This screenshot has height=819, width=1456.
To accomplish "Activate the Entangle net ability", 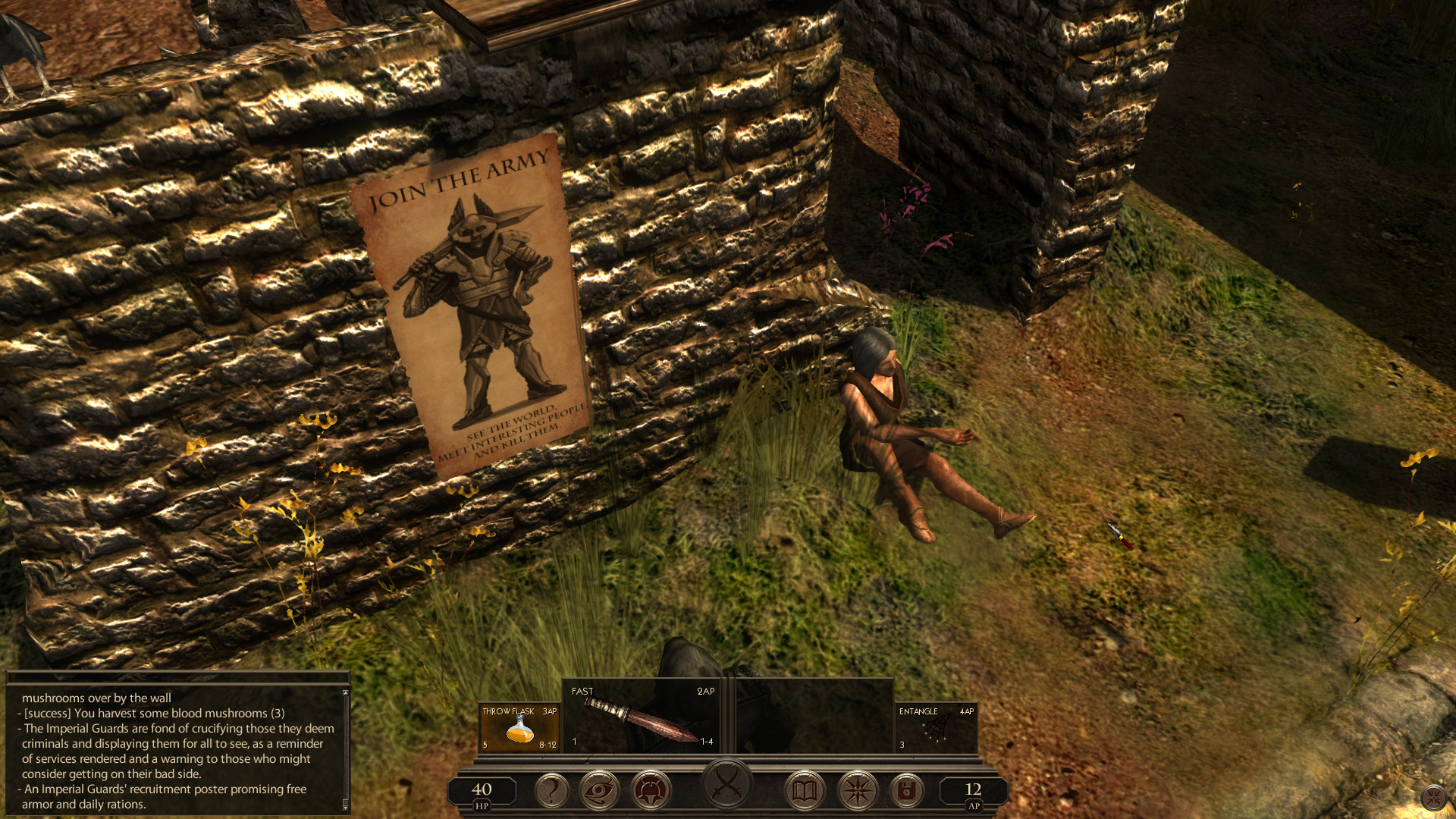I will (936, 728).
